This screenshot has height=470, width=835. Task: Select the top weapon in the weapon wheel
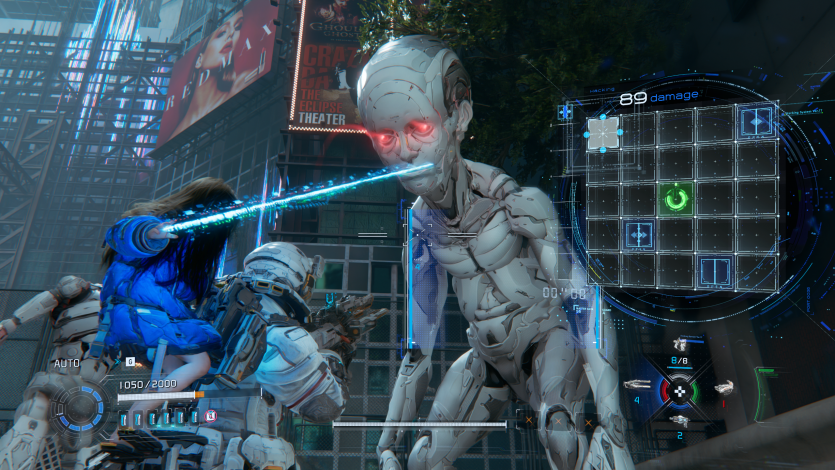pyautogui.click(x=680, y=346)
